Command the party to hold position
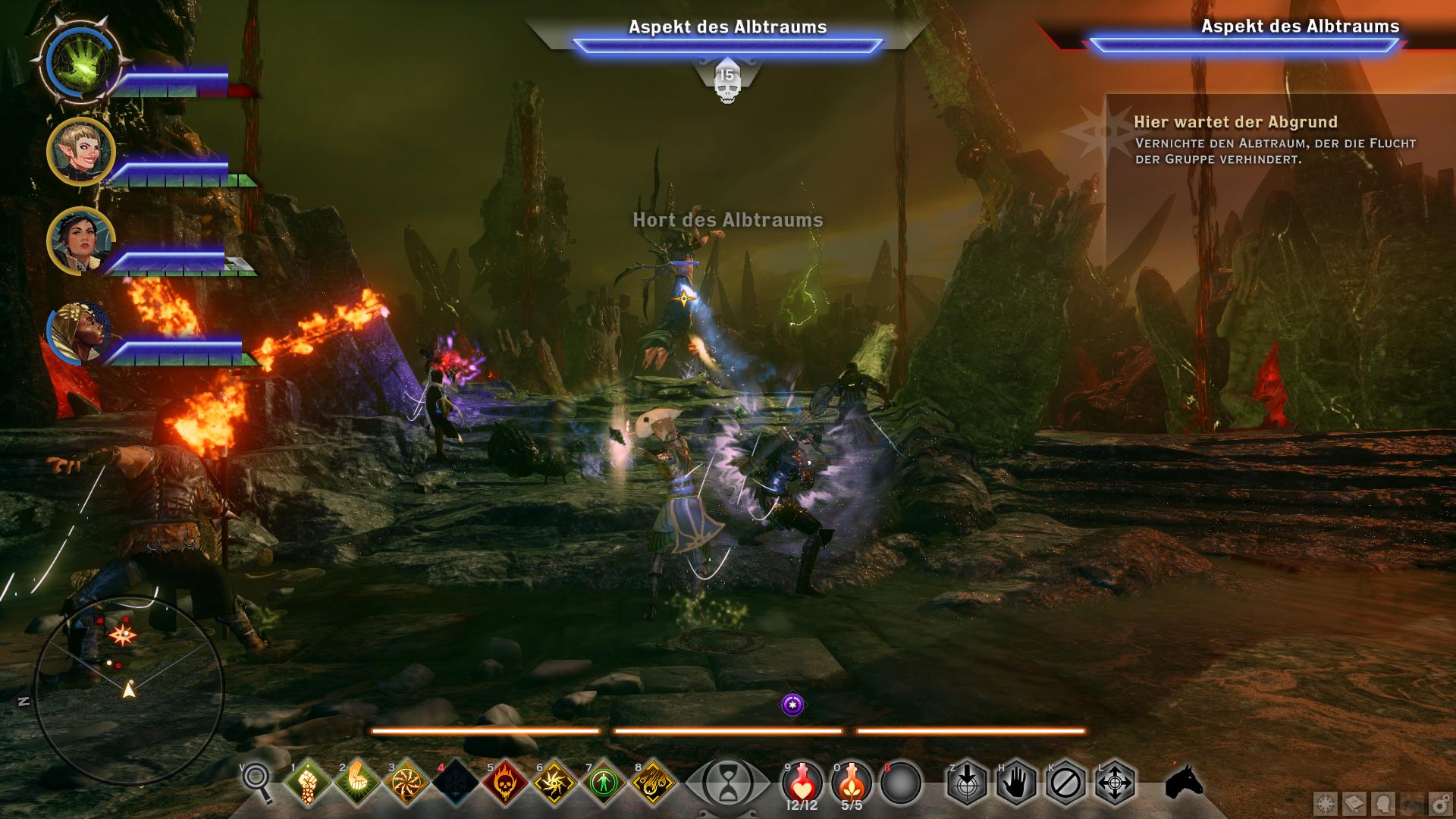The height and width of the screenshot is (819, 1456). [1016, 781]
